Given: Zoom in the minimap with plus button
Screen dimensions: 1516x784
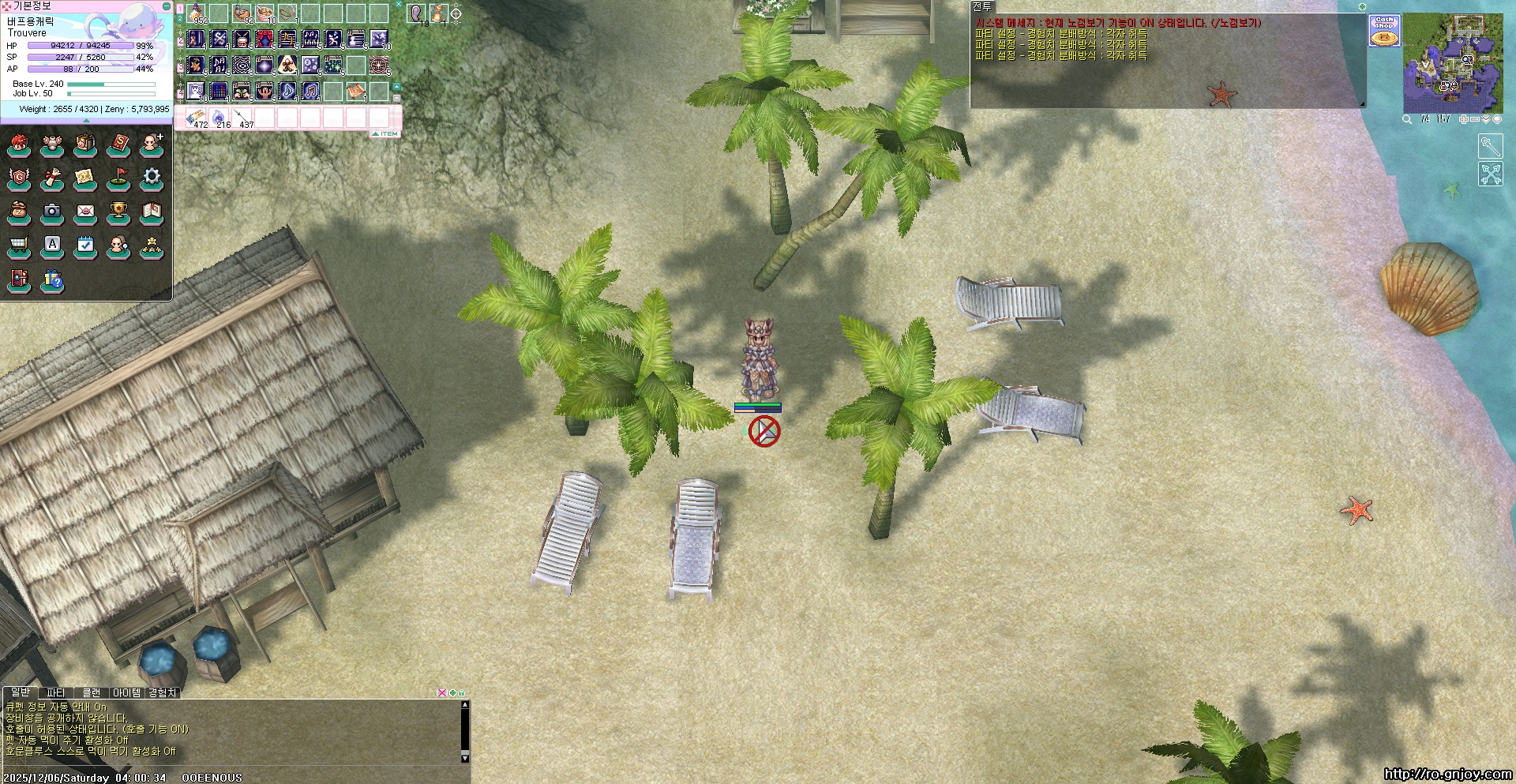Looking at the screenshot, I should 1464,119.
